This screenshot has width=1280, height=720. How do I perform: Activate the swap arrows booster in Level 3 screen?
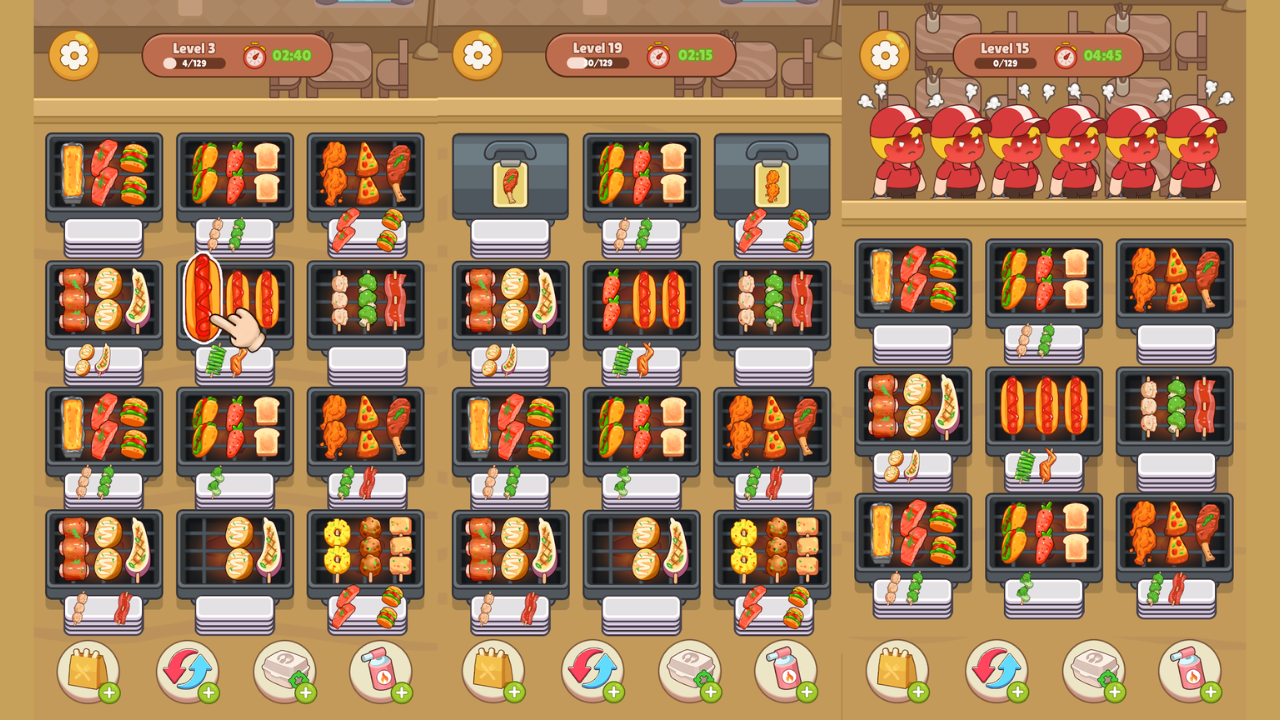coord(187,671)
